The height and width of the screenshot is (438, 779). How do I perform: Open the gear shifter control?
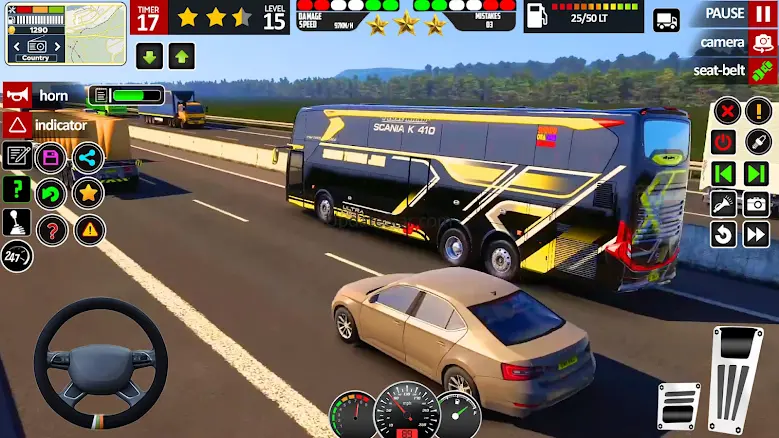pos(17,222)
